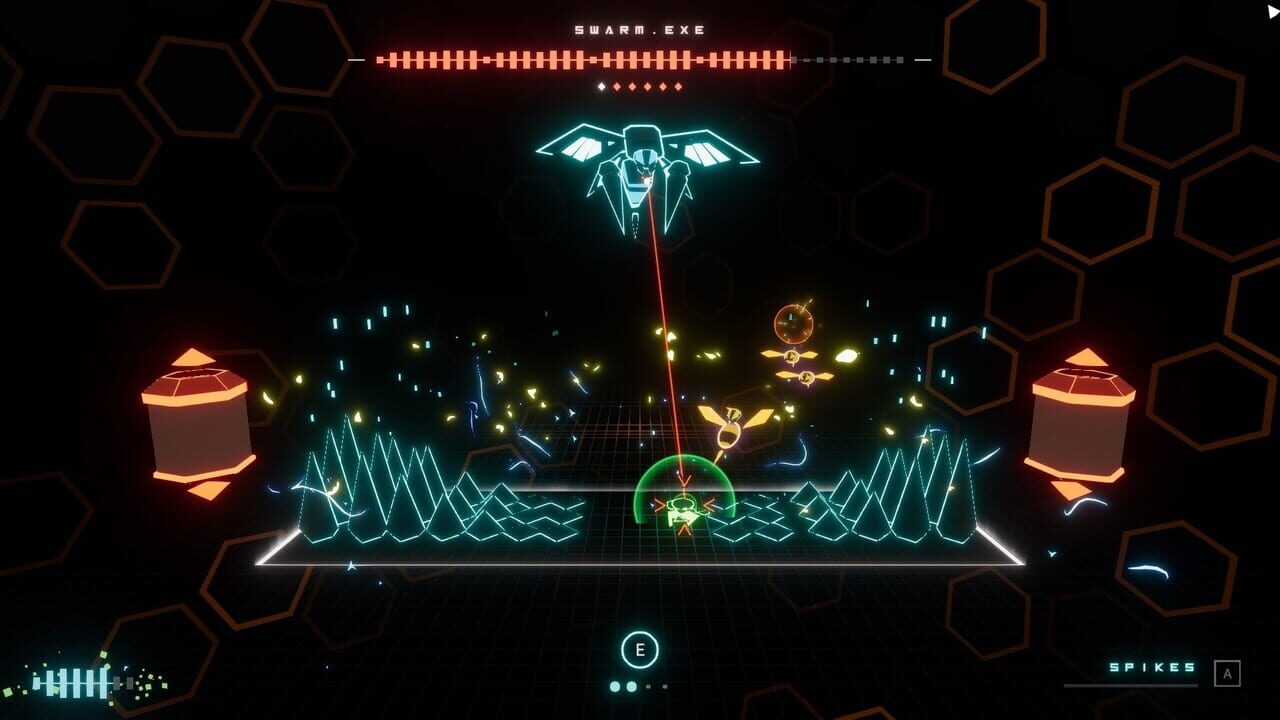Select the SWARM.EXE title text
Viewport: 1280px width, 720px height.
(x=637, y=29)
